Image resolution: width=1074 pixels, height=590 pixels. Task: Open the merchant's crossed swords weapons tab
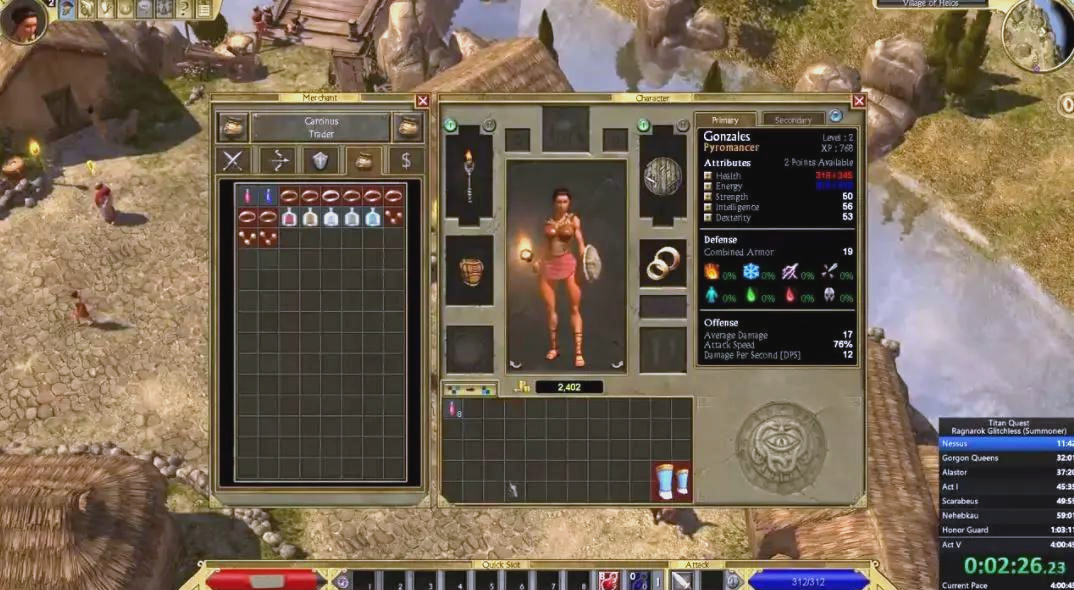pos(233,160)
